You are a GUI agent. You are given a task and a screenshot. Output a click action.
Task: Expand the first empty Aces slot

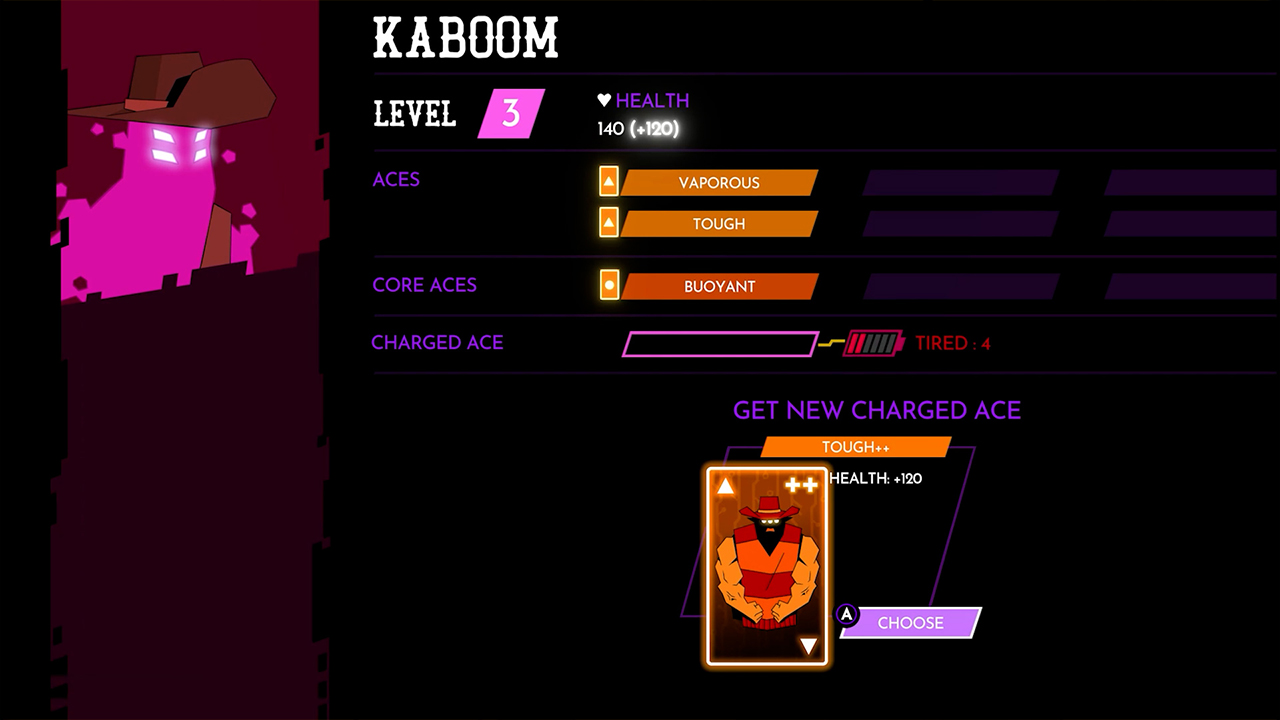pyautogui.click(x=958, y=182)
